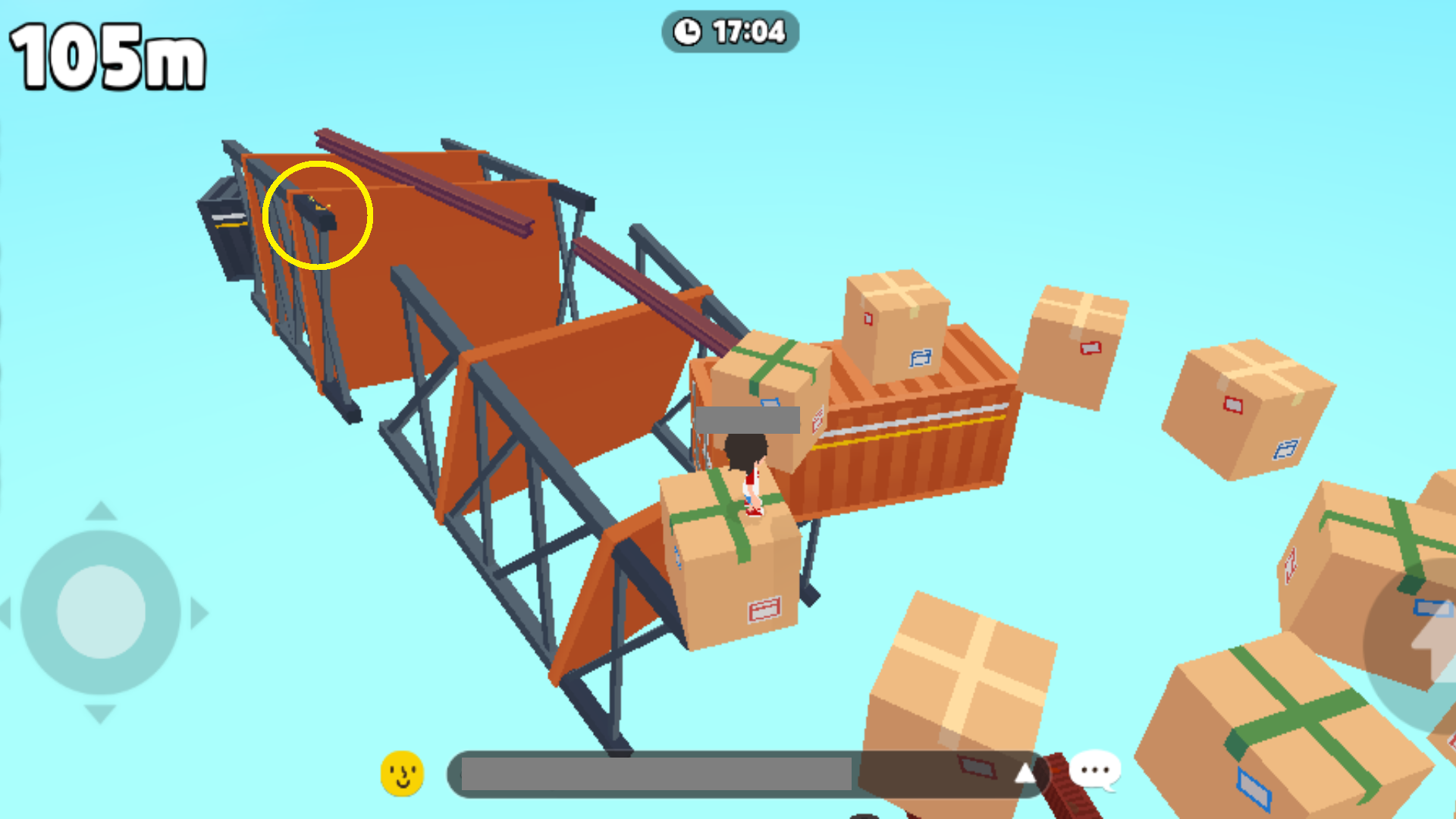Tap the joystick's up arrow
This screenshot has height=819, width=1456.
click(101, 511)
